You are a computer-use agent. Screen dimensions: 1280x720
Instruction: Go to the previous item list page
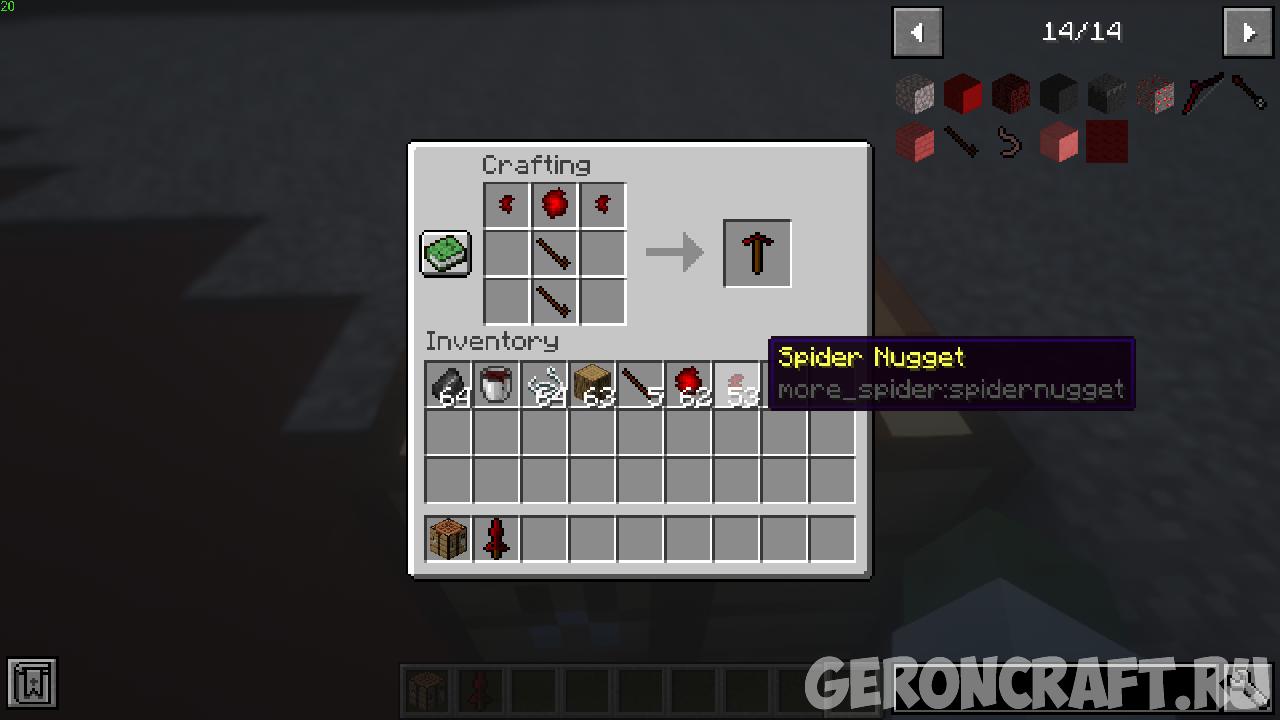(917, 33)
